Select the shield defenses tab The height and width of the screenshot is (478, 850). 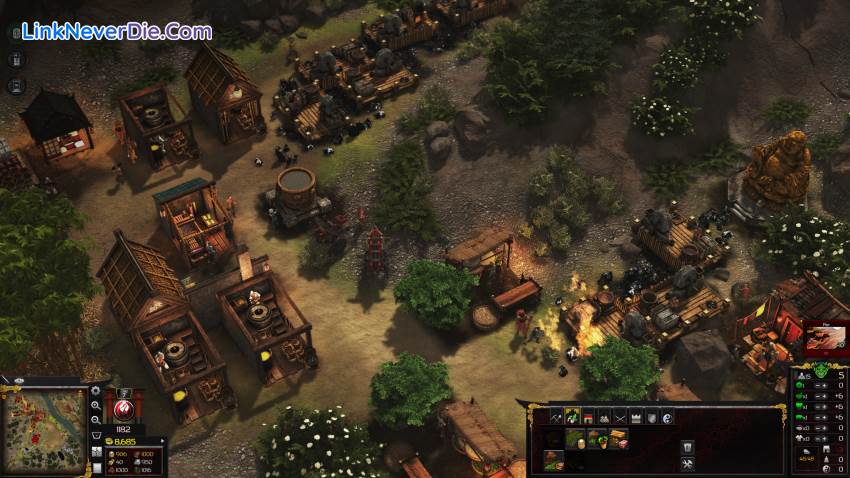(651, 416)
